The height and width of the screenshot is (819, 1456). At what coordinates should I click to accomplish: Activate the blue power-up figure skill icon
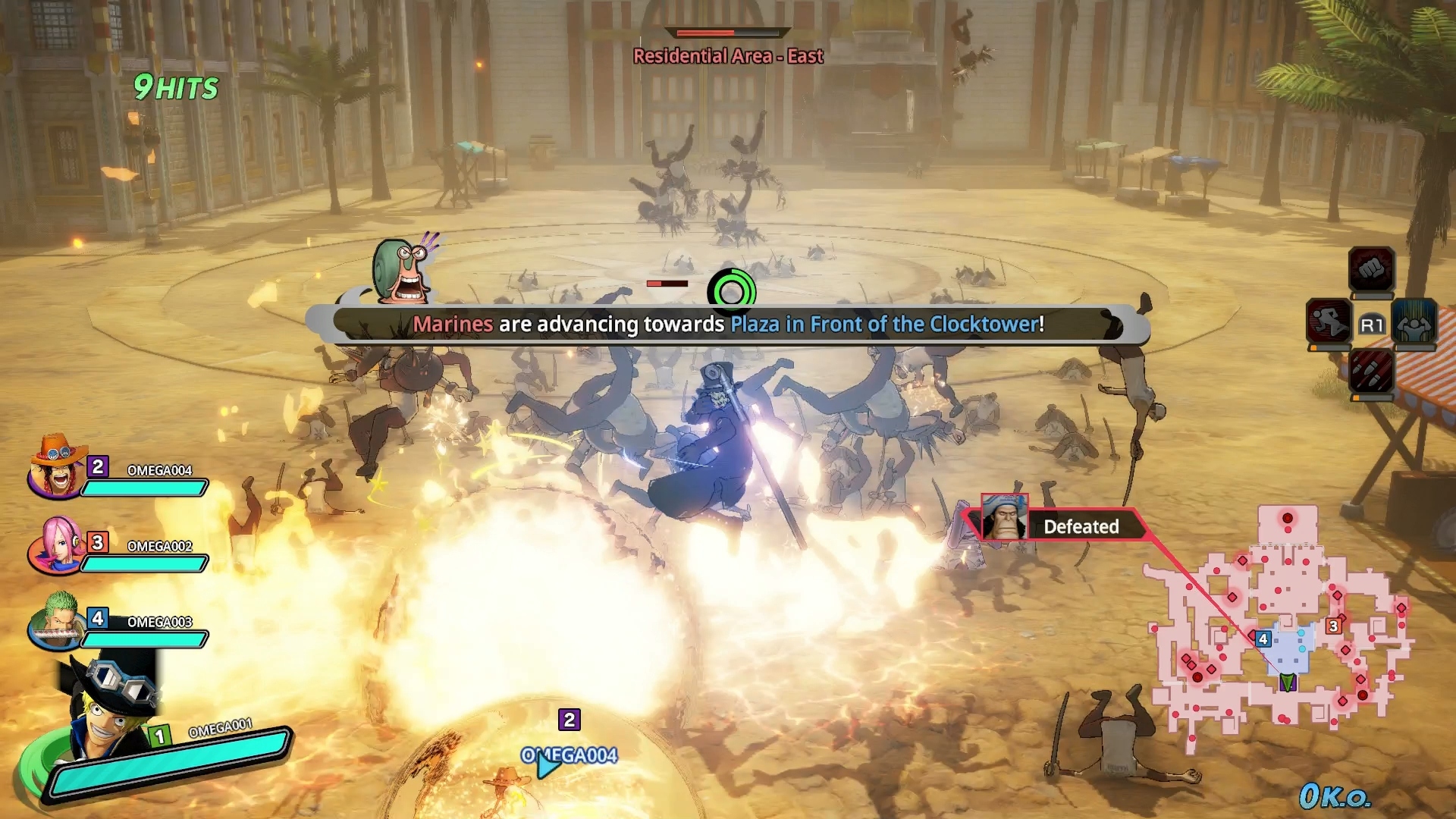(x=1414, y=322)
